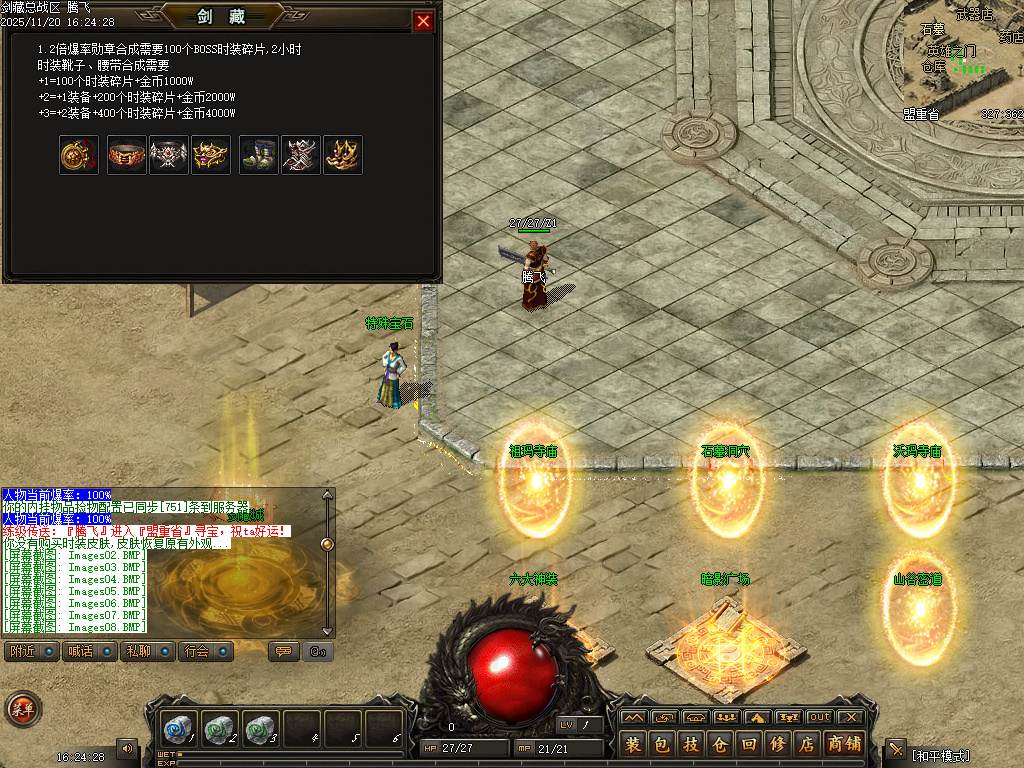Screen dimensions: 1024x768
Task: Toggle the 行会 guild chat channel
Action: pyautogui.click(x=206, y=652)
